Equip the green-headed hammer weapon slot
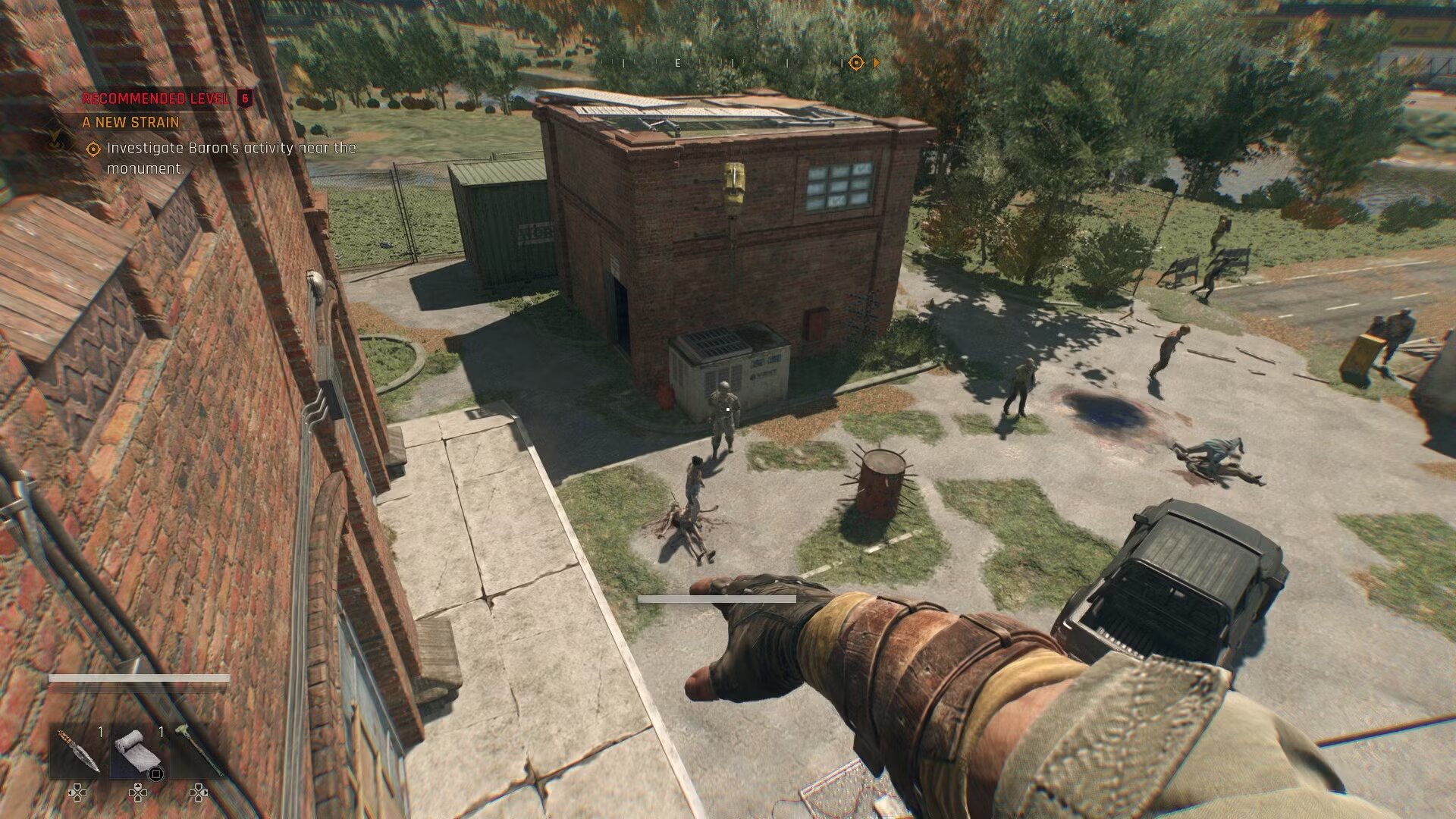 tap(199, 751)
